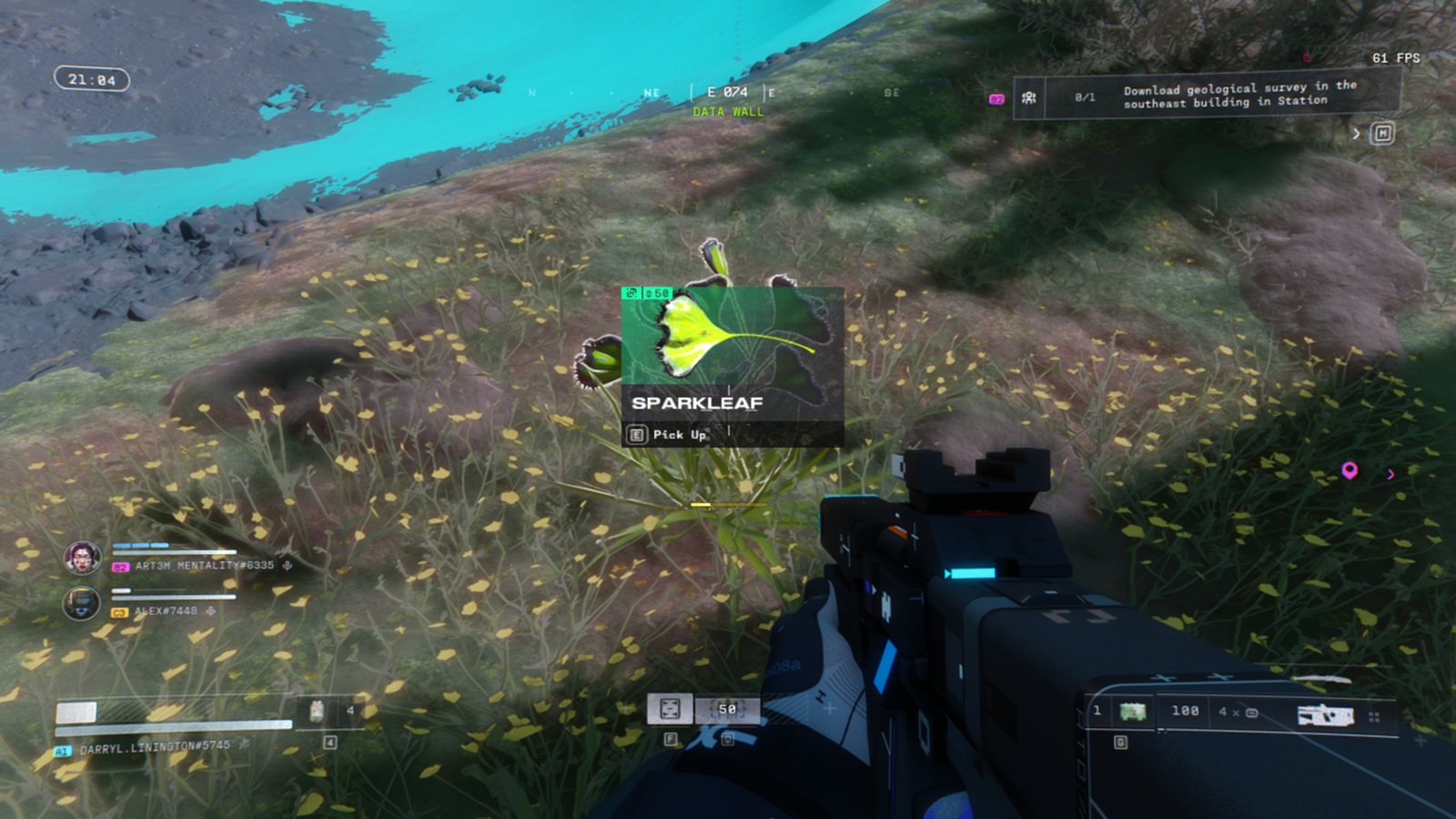Click the pink location waypoint marker
Screen dimensions: 1456x819
[1350, 470]
